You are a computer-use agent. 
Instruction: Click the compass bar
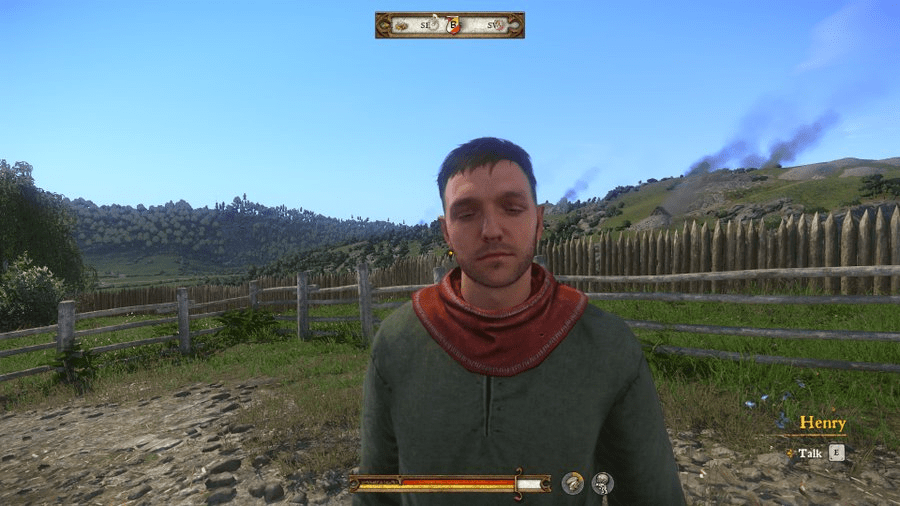449,25
